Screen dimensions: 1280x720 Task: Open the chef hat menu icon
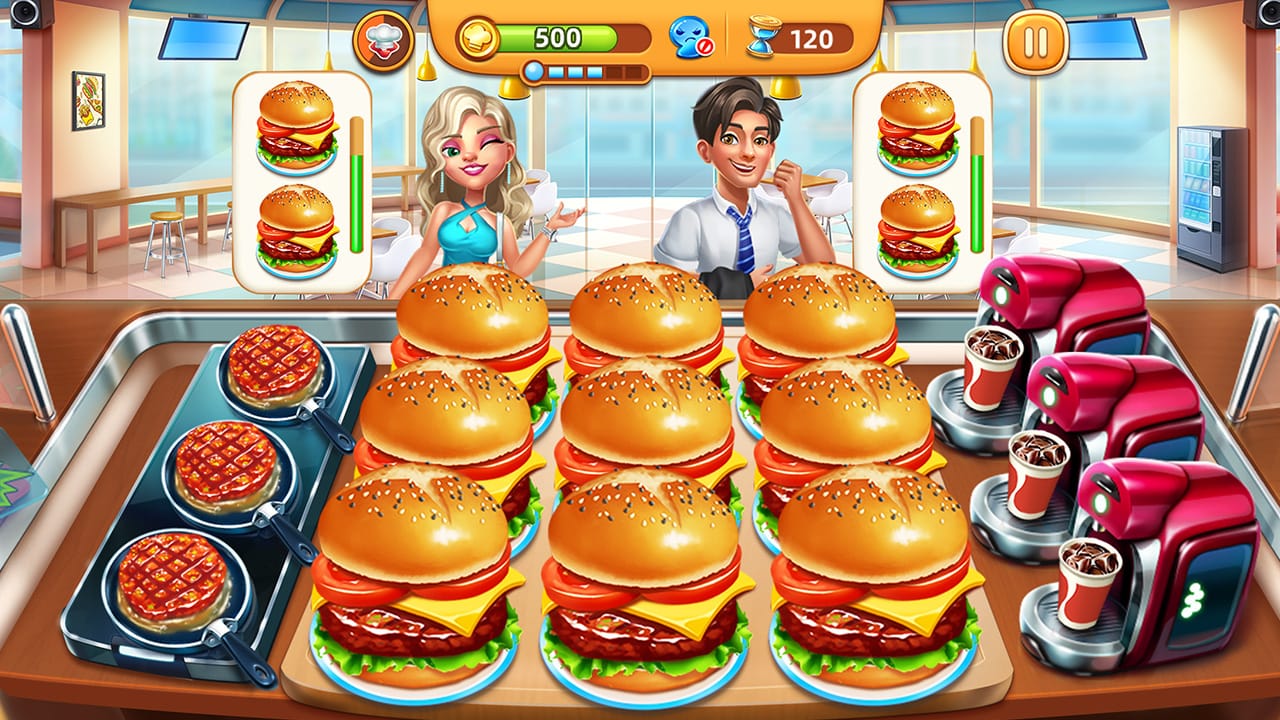pos(384,43)
